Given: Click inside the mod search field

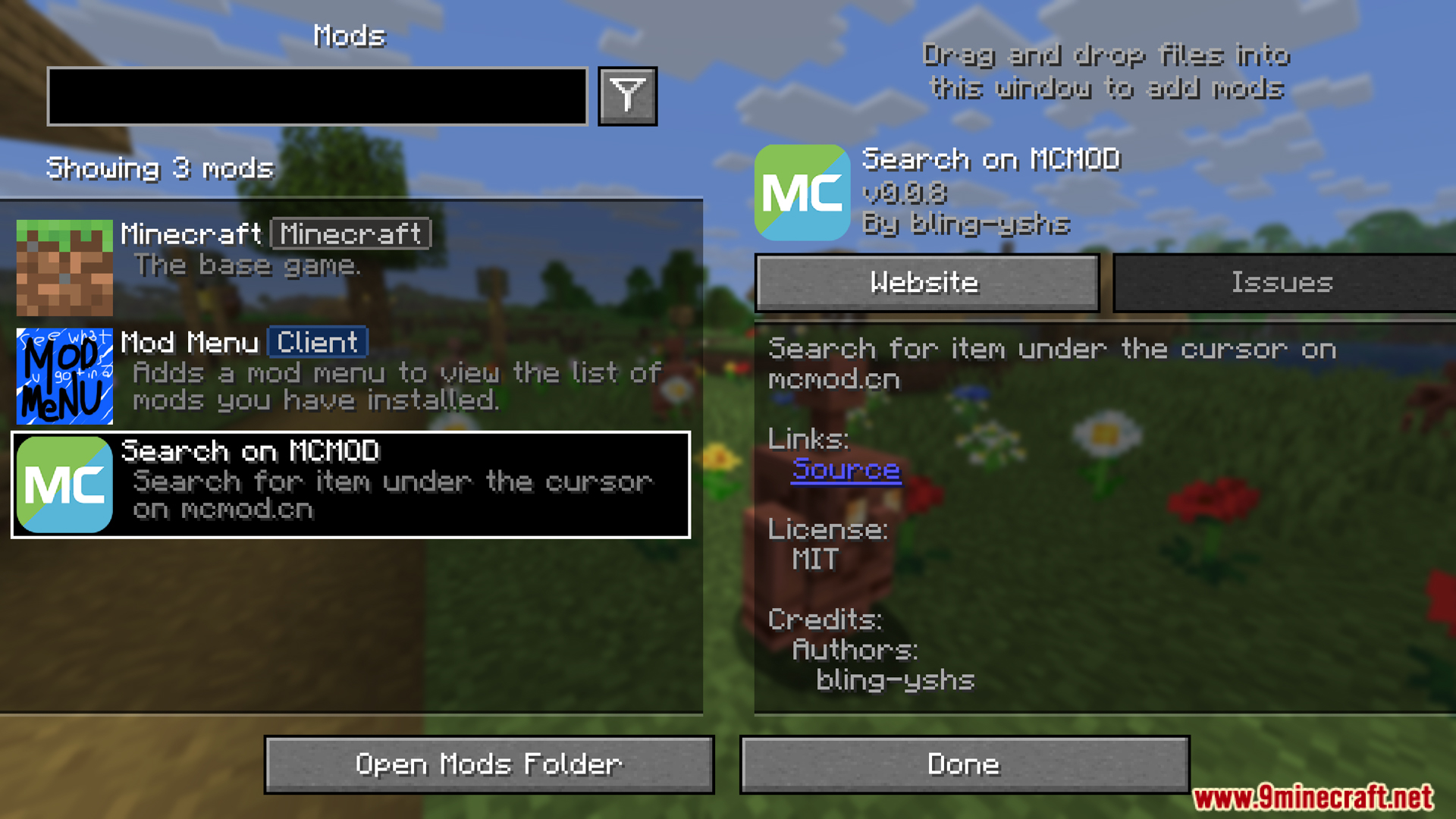Looking at the screenshot, I should [x=317, y=96].
